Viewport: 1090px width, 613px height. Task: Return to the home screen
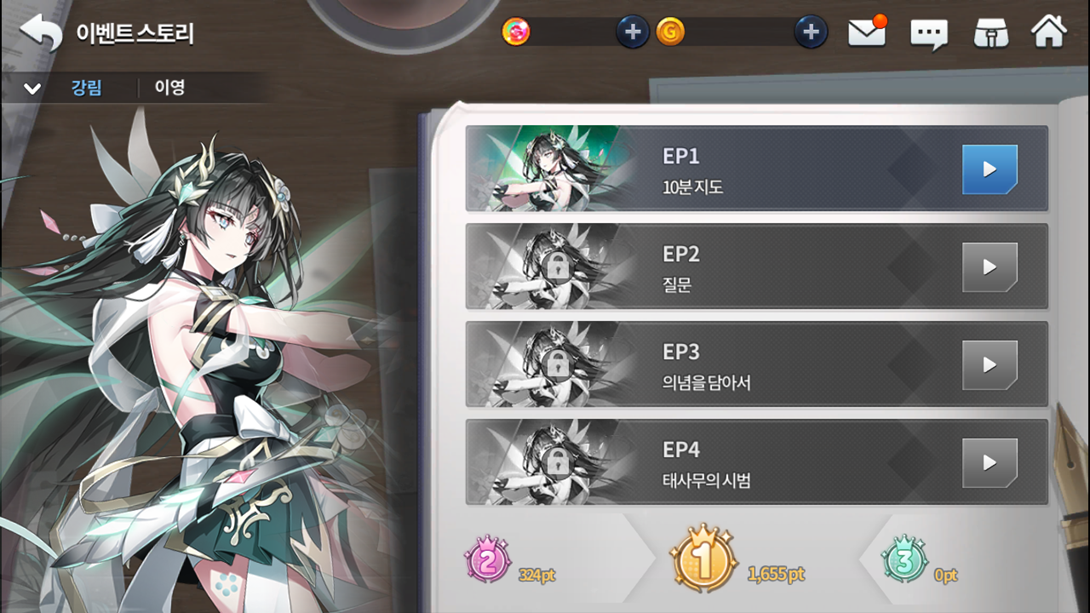tap(1049, 32)
